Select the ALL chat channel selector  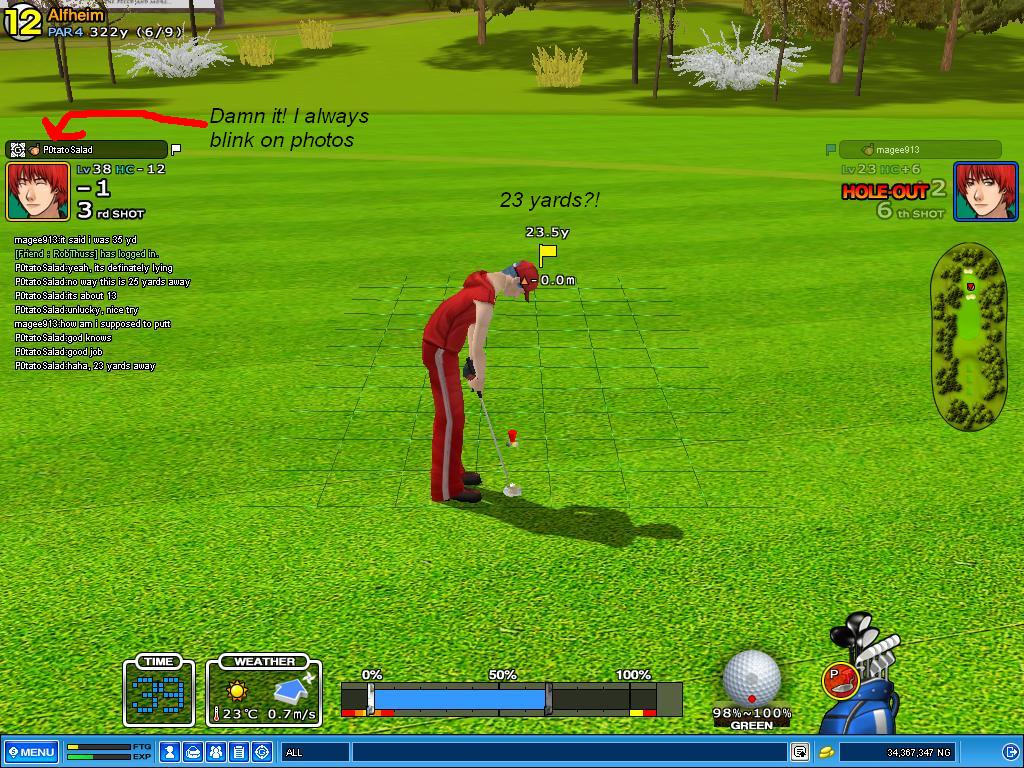pyautogui.click(x=313, y=752)
